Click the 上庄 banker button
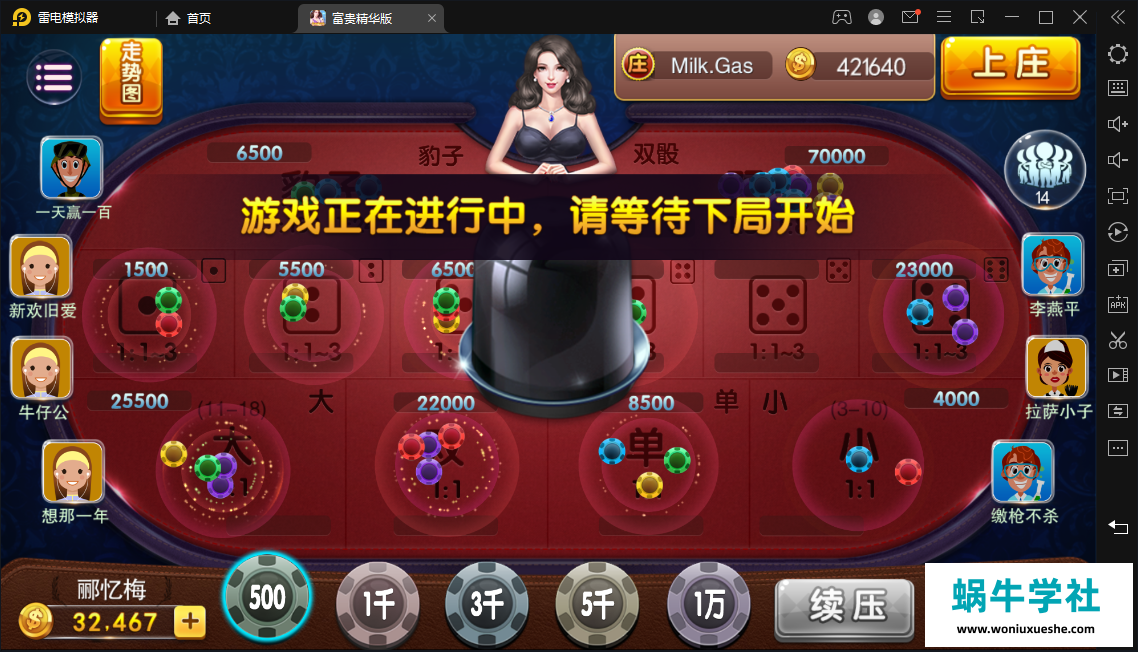The image size is (1138, 652). [x=1010, y=65]
